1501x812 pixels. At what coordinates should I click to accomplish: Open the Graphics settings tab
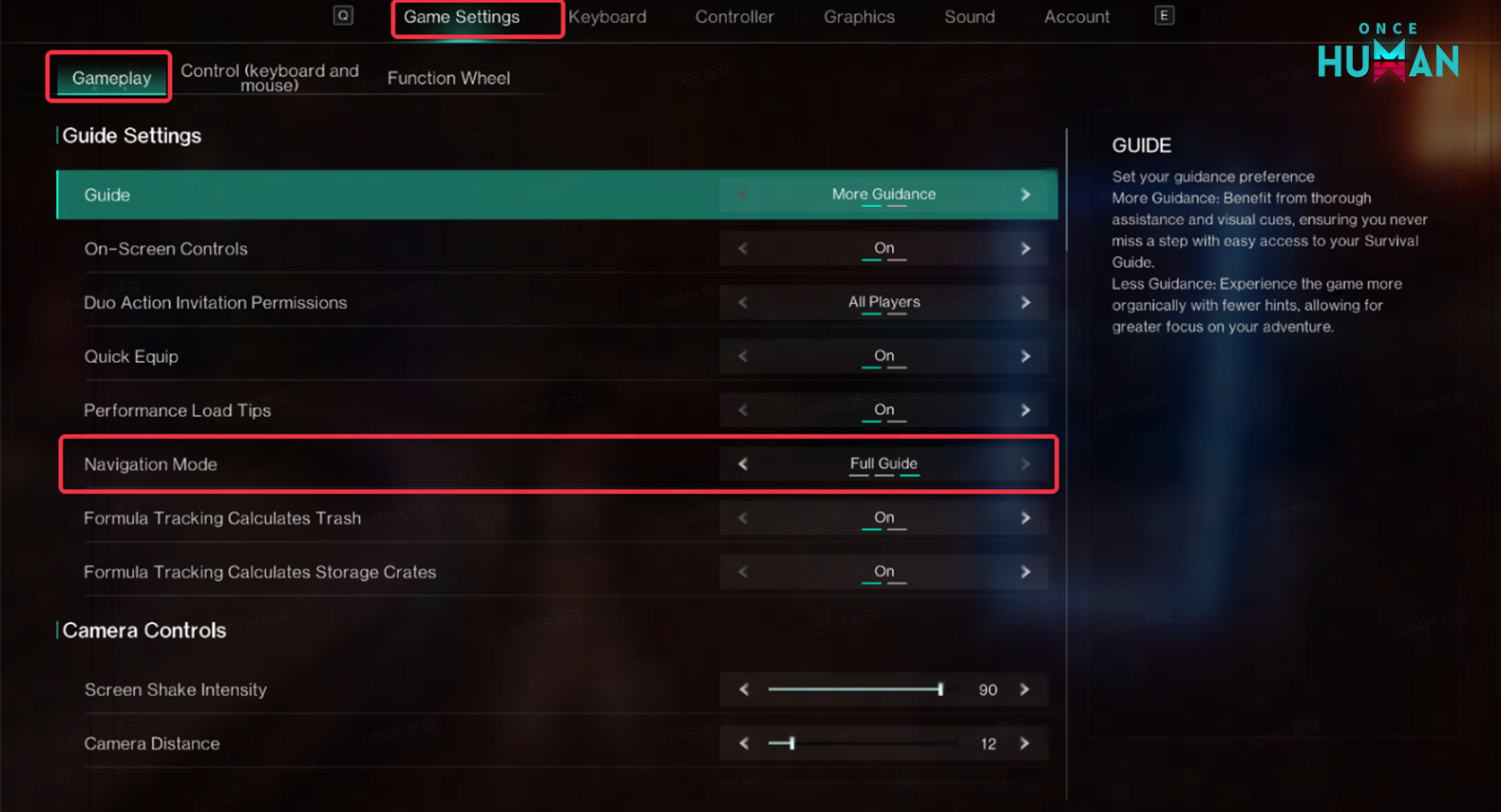click(858, 16)
